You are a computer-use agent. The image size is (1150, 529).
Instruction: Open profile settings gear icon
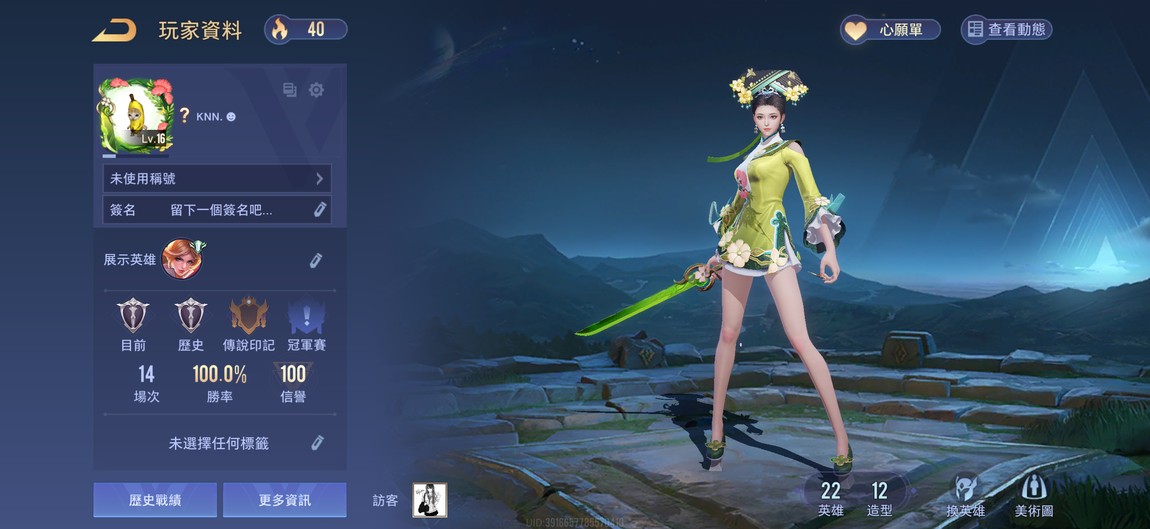(x=316, y=90)
